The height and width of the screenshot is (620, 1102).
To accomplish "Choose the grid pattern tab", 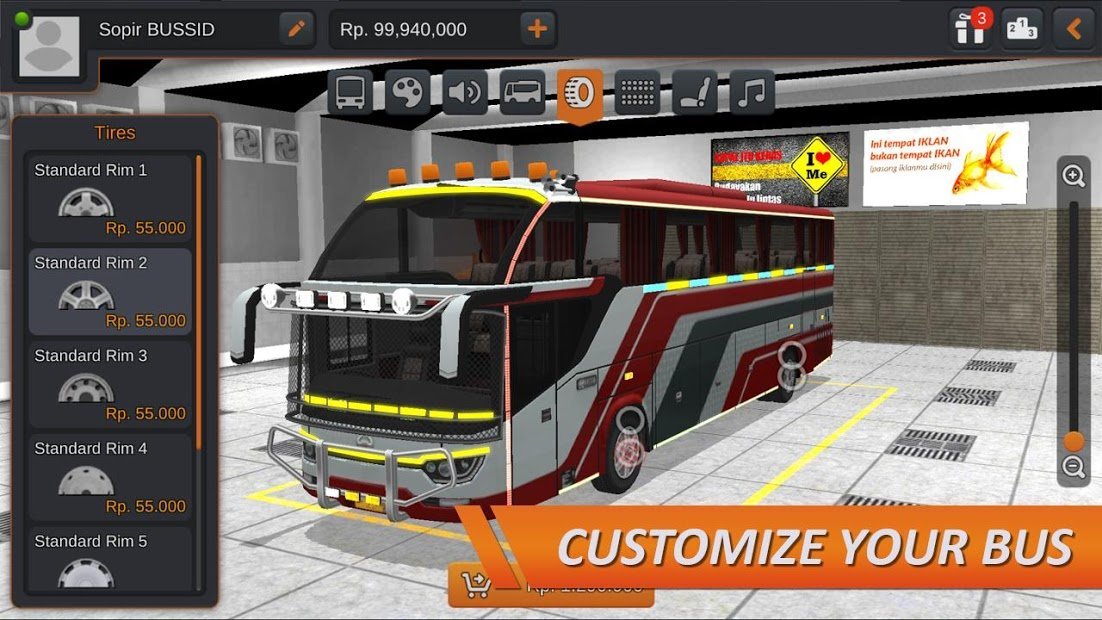I will click(x=637, y=93).
